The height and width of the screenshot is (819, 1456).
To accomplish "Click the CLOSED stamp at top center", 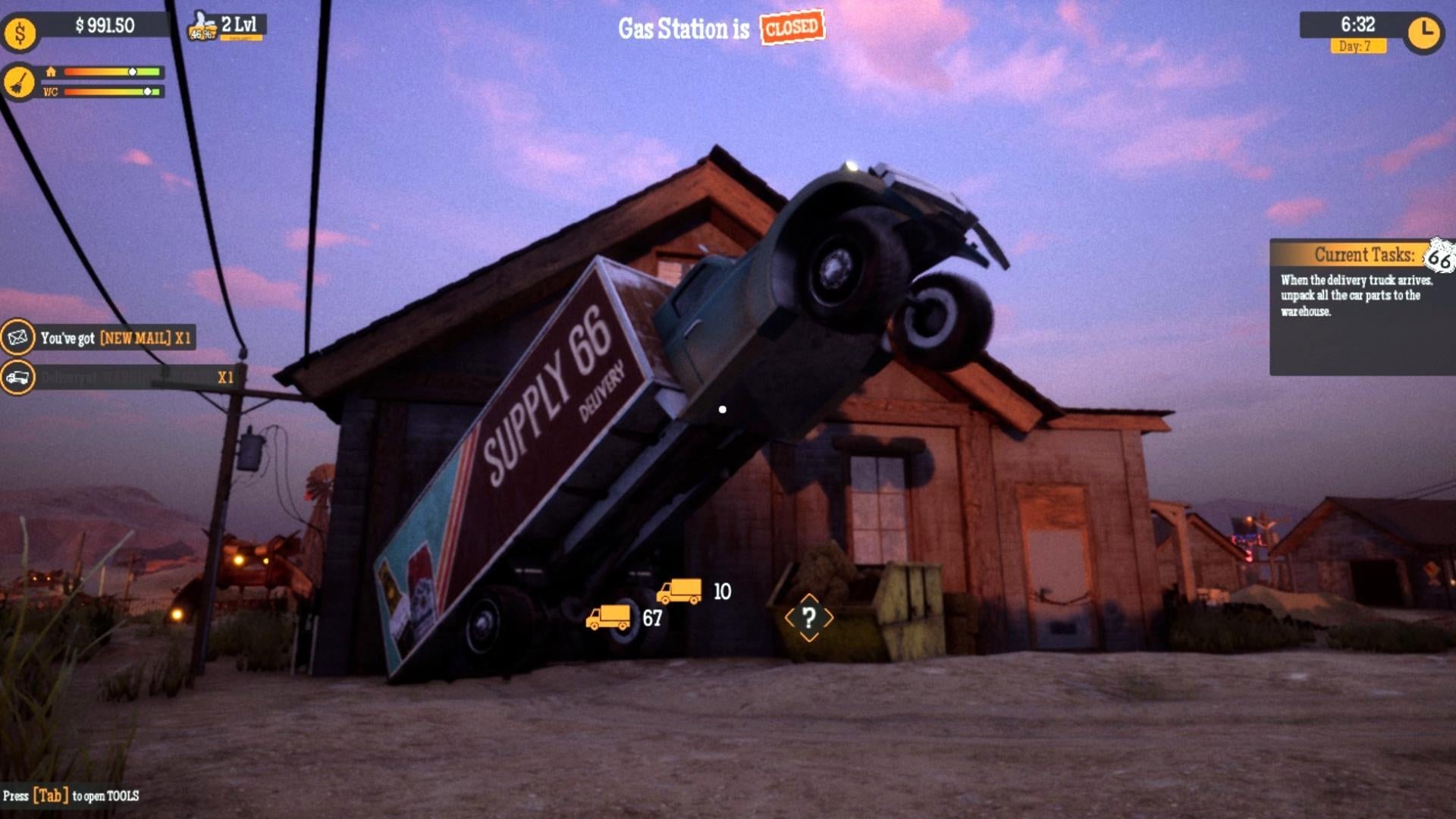I will pyautogui.click(x=792, y=28).
